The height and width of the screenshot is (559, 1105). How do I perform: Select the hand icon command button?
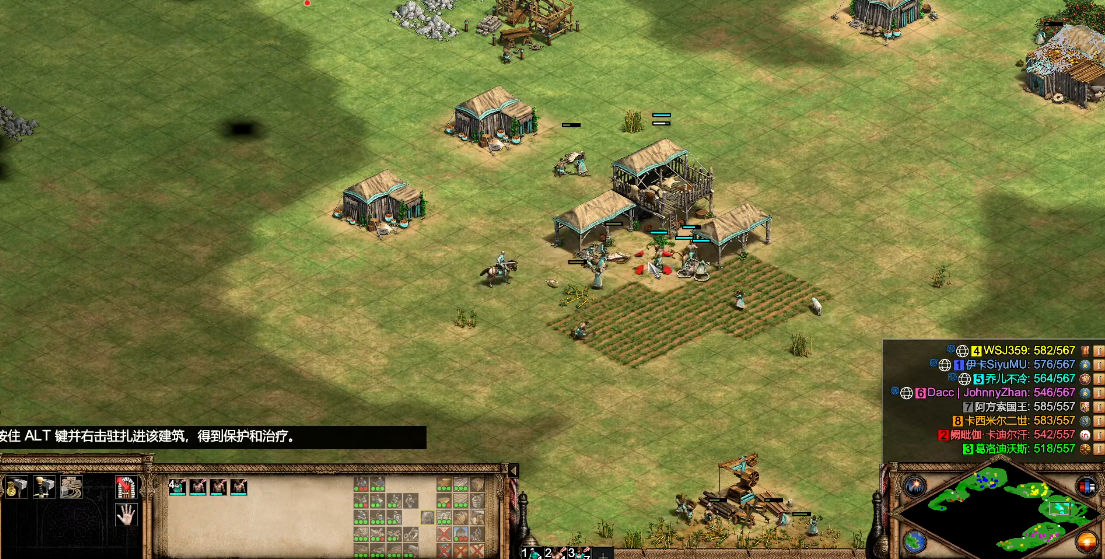[126, 515]
